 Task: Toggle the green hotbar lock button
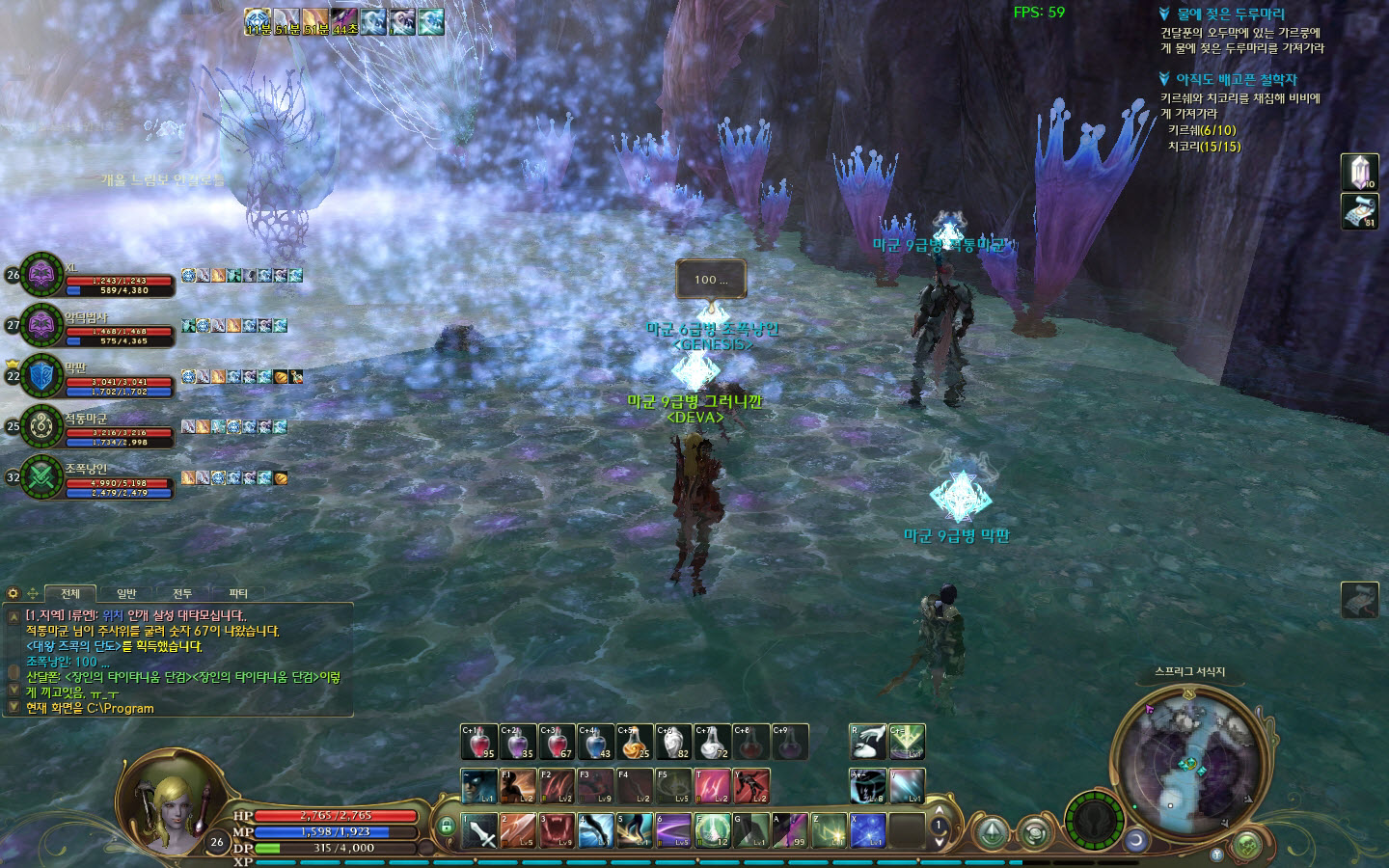pos(445,827)
